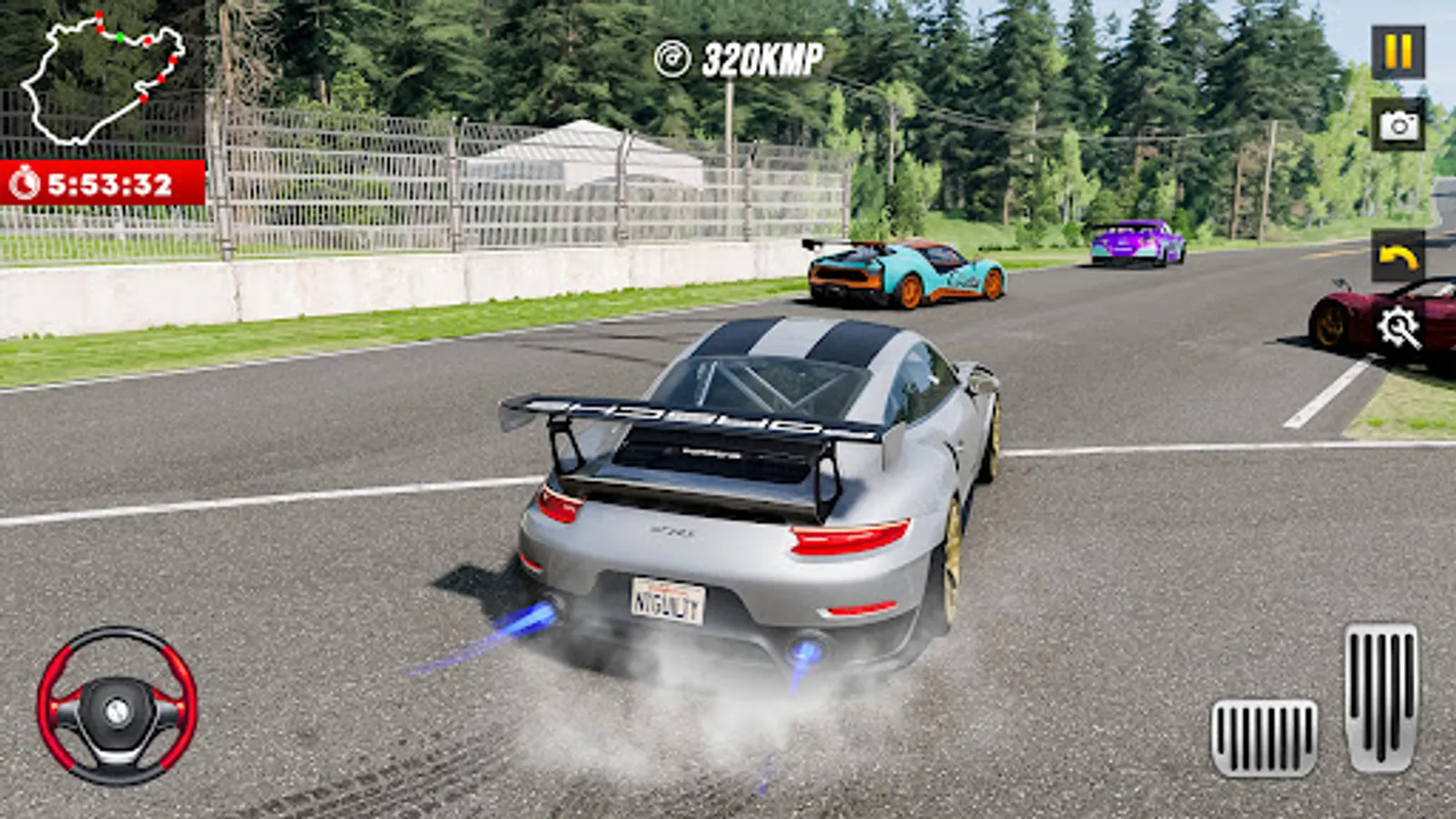This screenshot has width=1456, height=819.
Task: Click the stopwatch icon beside the timer
Action: [x=24, y=182]
